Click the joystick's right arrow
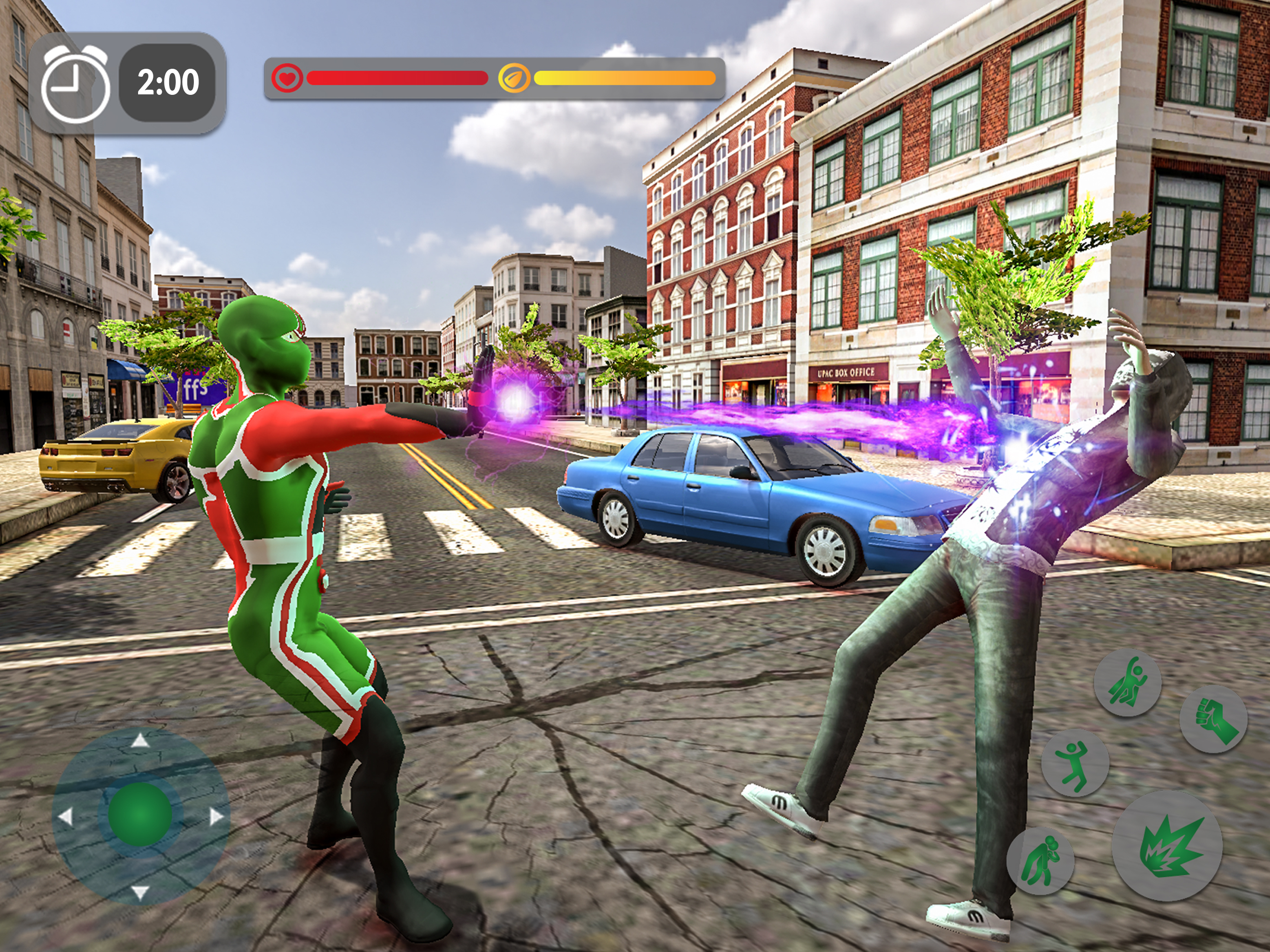Viewport: 1270px width, 952px height. (x=216, y=816)
